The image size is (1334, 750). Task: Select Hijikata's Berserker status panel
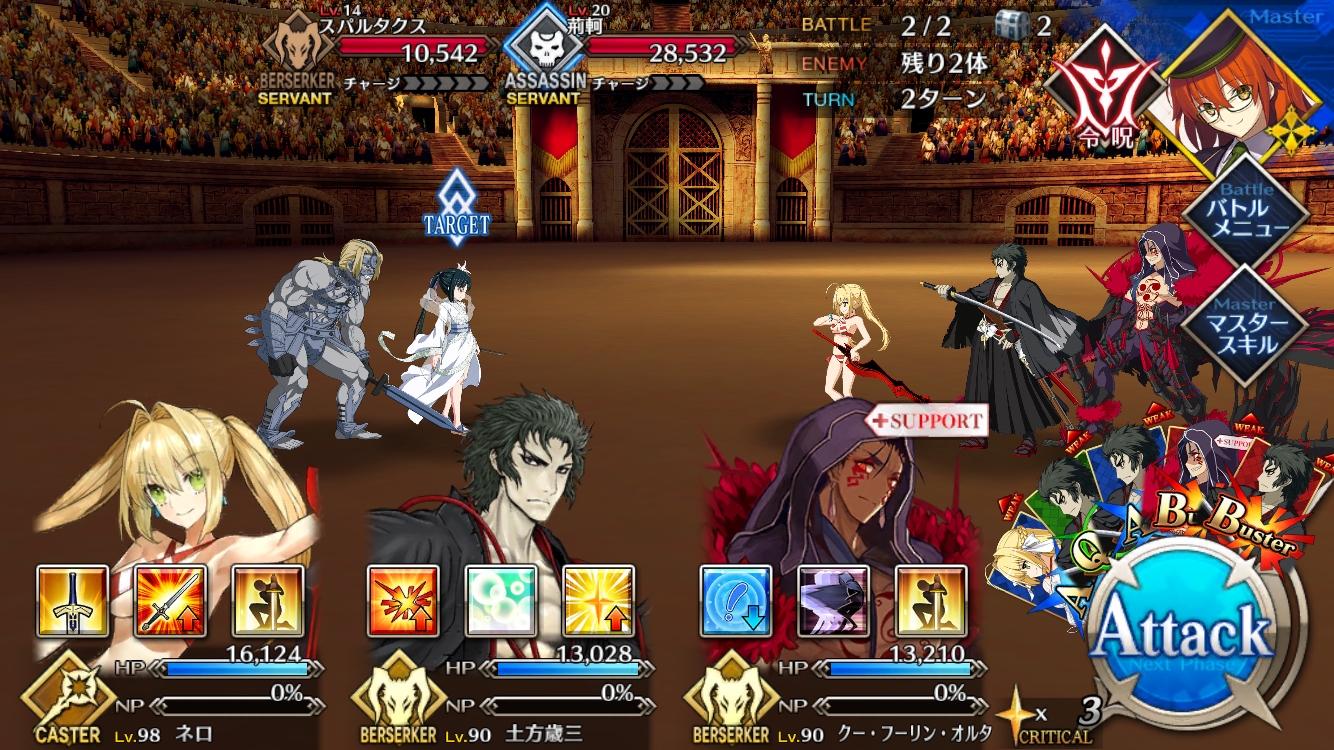pos(506,695)
